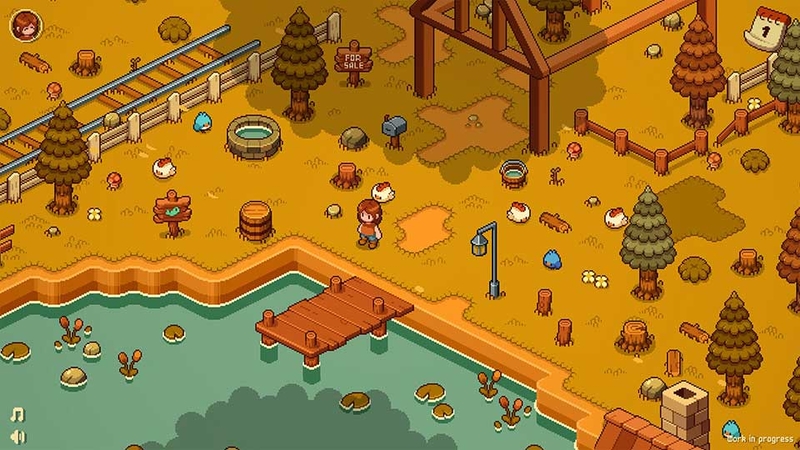Open the character portrait icon
Screen dimensions: 800x450
24,24
